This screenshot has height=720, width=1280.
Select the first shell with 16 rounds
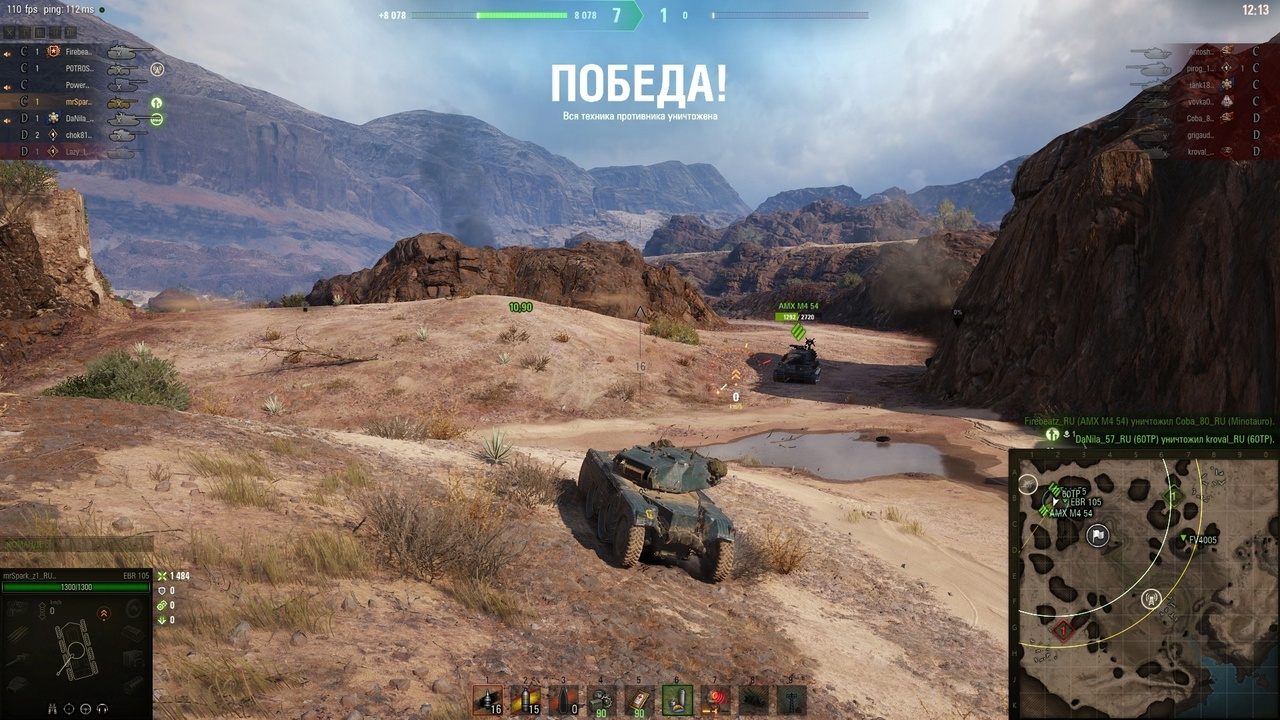coord(487,700)
